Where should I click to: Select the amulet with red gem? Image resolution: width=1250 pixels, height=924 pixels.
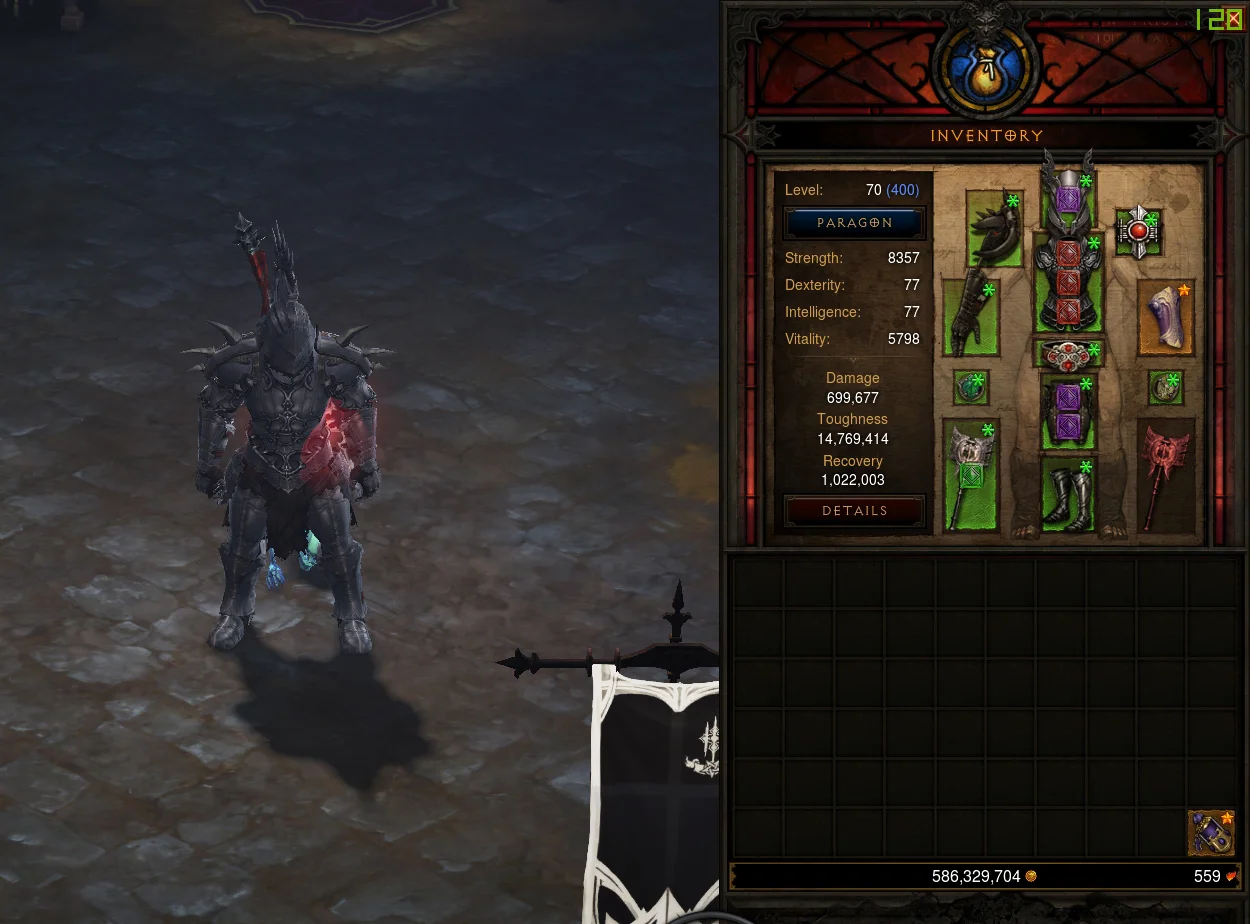tap(1138, 232)
